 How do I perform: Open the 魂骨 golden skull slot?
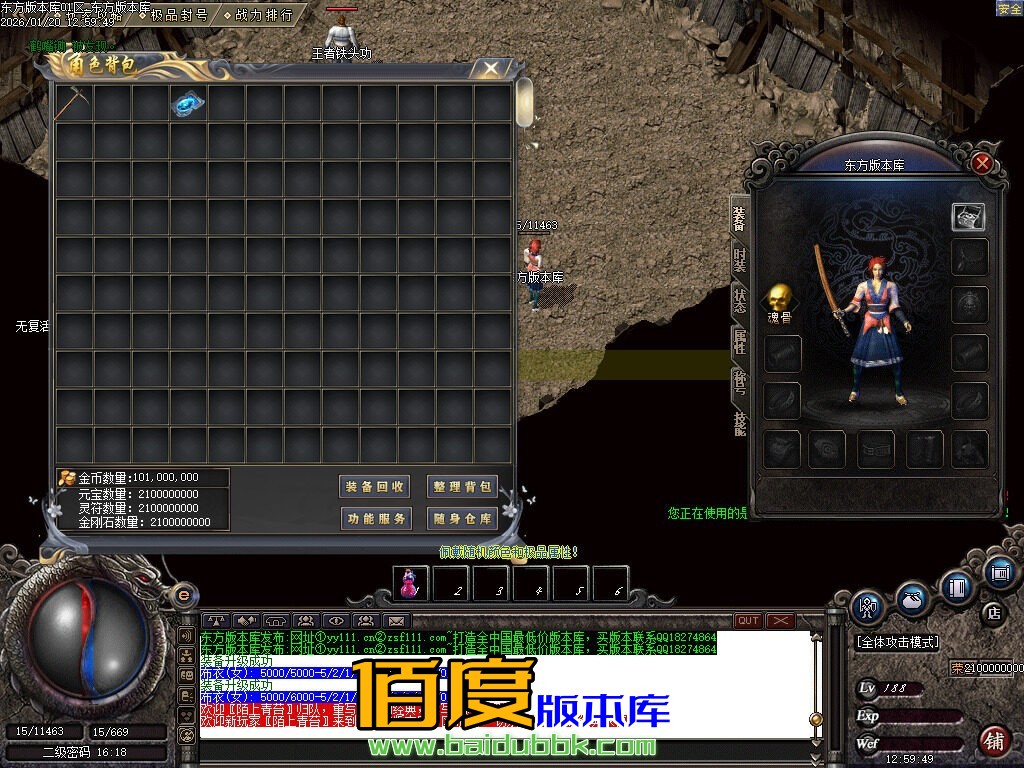pyautogui.click(x=780, y=297)
